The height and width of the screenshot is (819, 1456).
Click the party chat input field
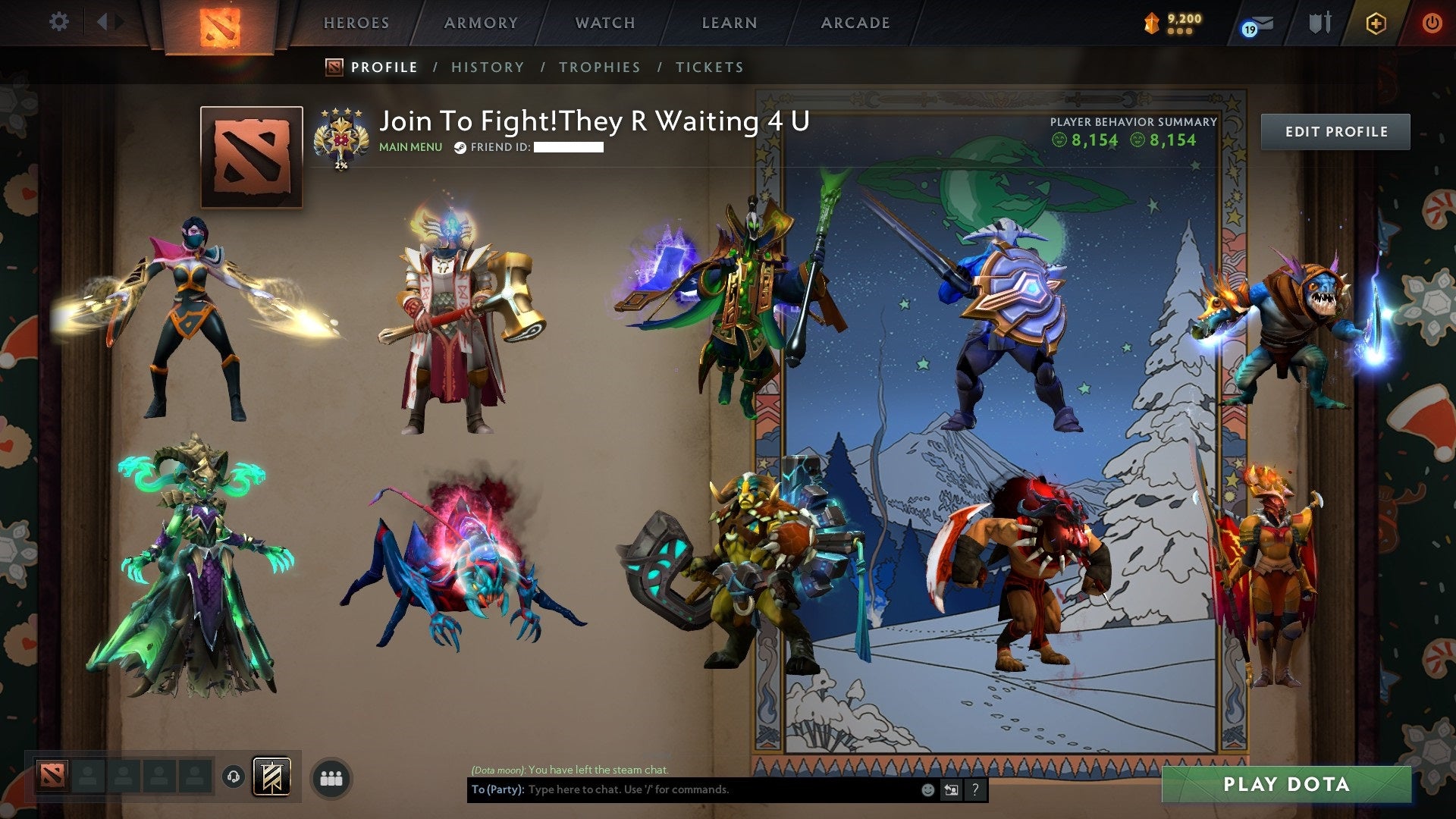pyautogui.click(x=682, y=789)
